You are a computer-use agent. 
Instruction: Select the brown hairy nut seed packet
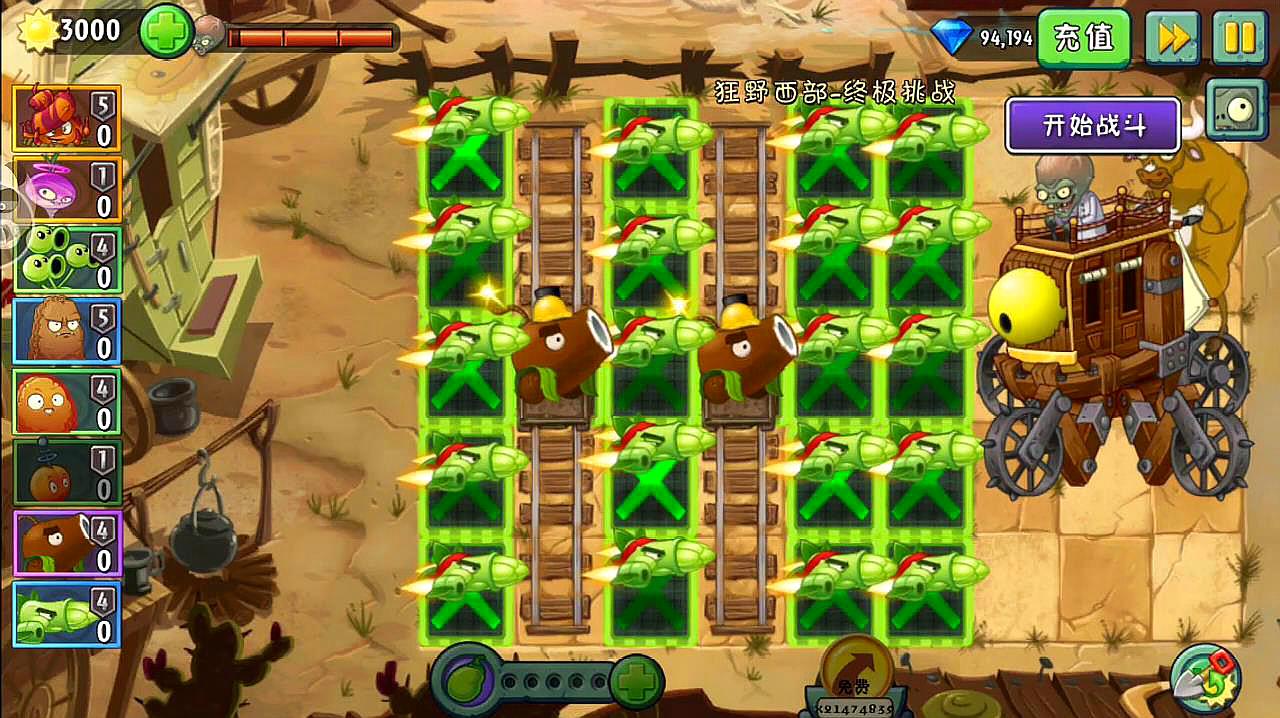(67, 331)
